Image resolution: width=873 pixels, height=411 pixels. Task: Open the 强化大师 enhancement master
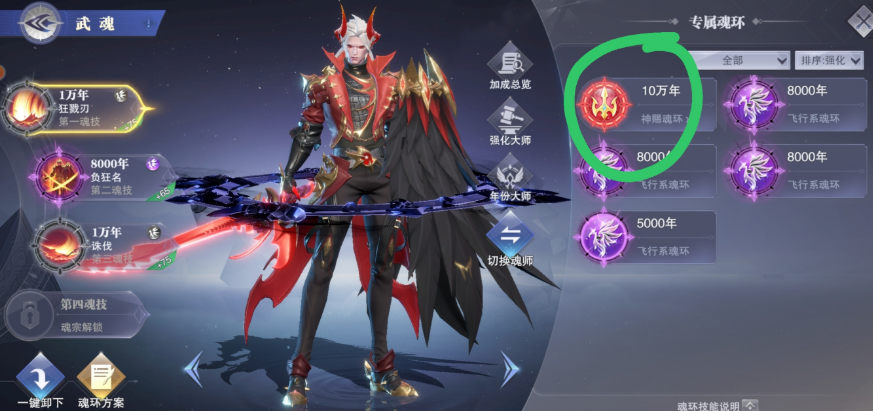pyautogui.click(x=510, y=127)
